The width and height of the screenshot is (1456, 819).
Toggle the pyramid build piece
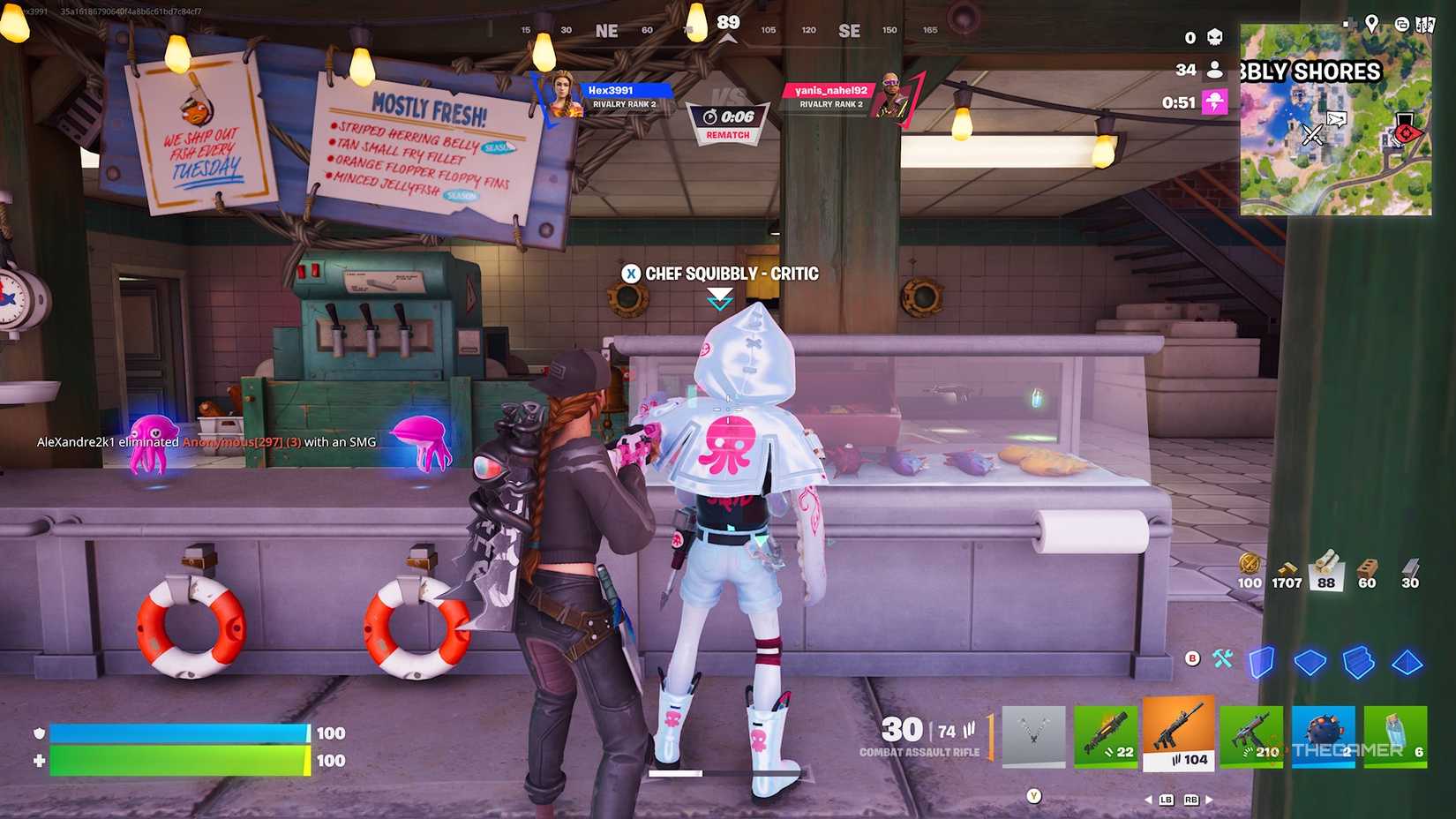click(x=1408, y=662)
